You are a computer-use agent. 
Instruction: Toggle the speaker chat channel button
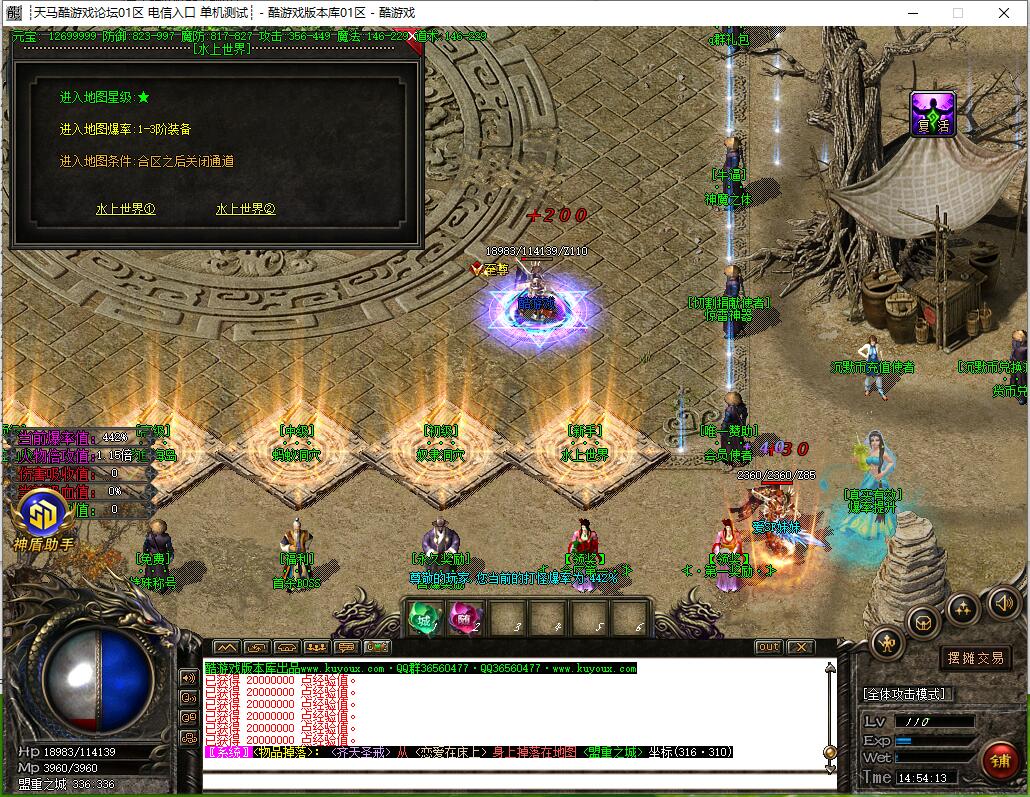pyautogui.click(x=188, y=677)
